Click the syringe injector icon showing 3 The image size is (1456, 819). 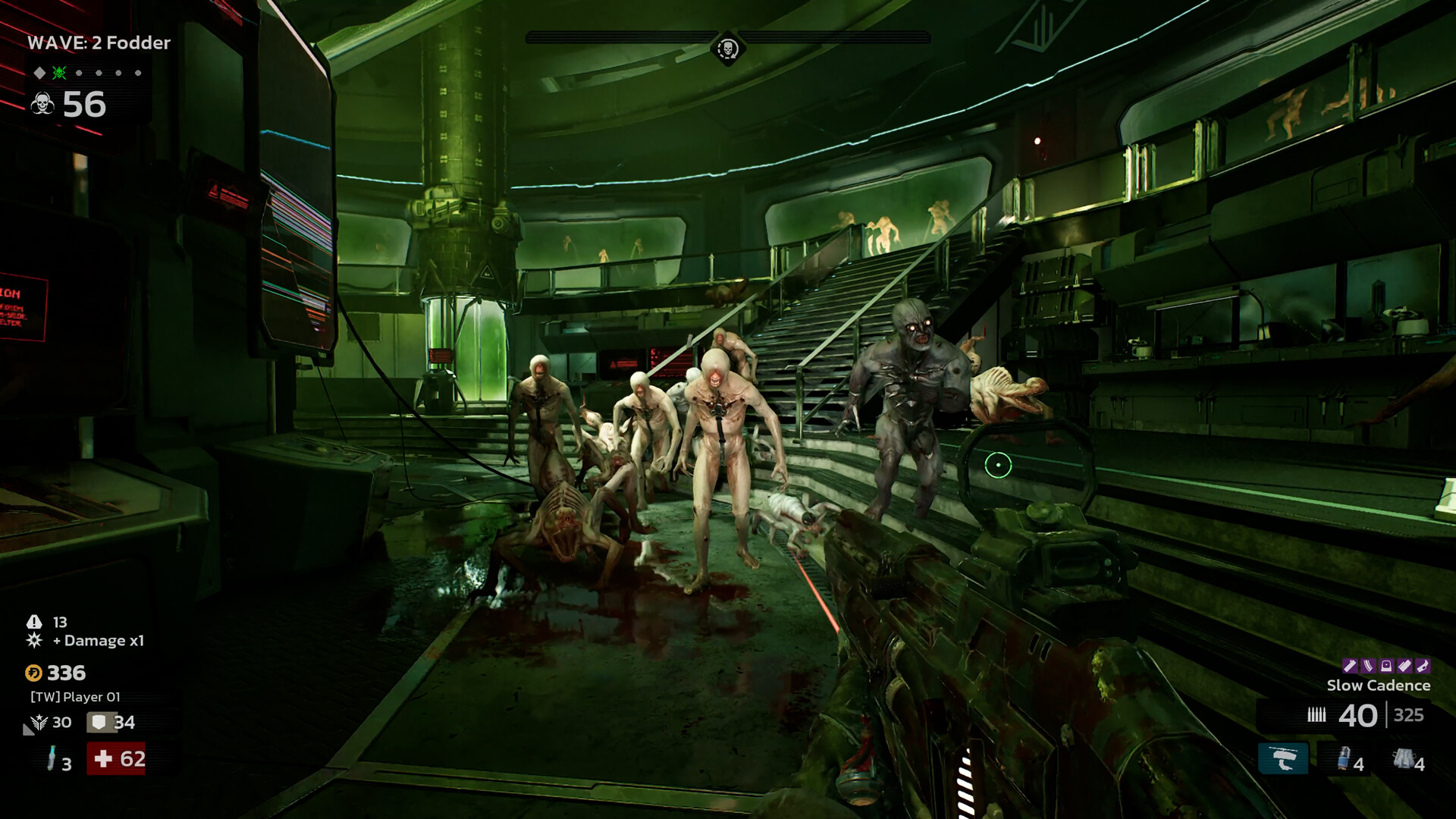52,759
